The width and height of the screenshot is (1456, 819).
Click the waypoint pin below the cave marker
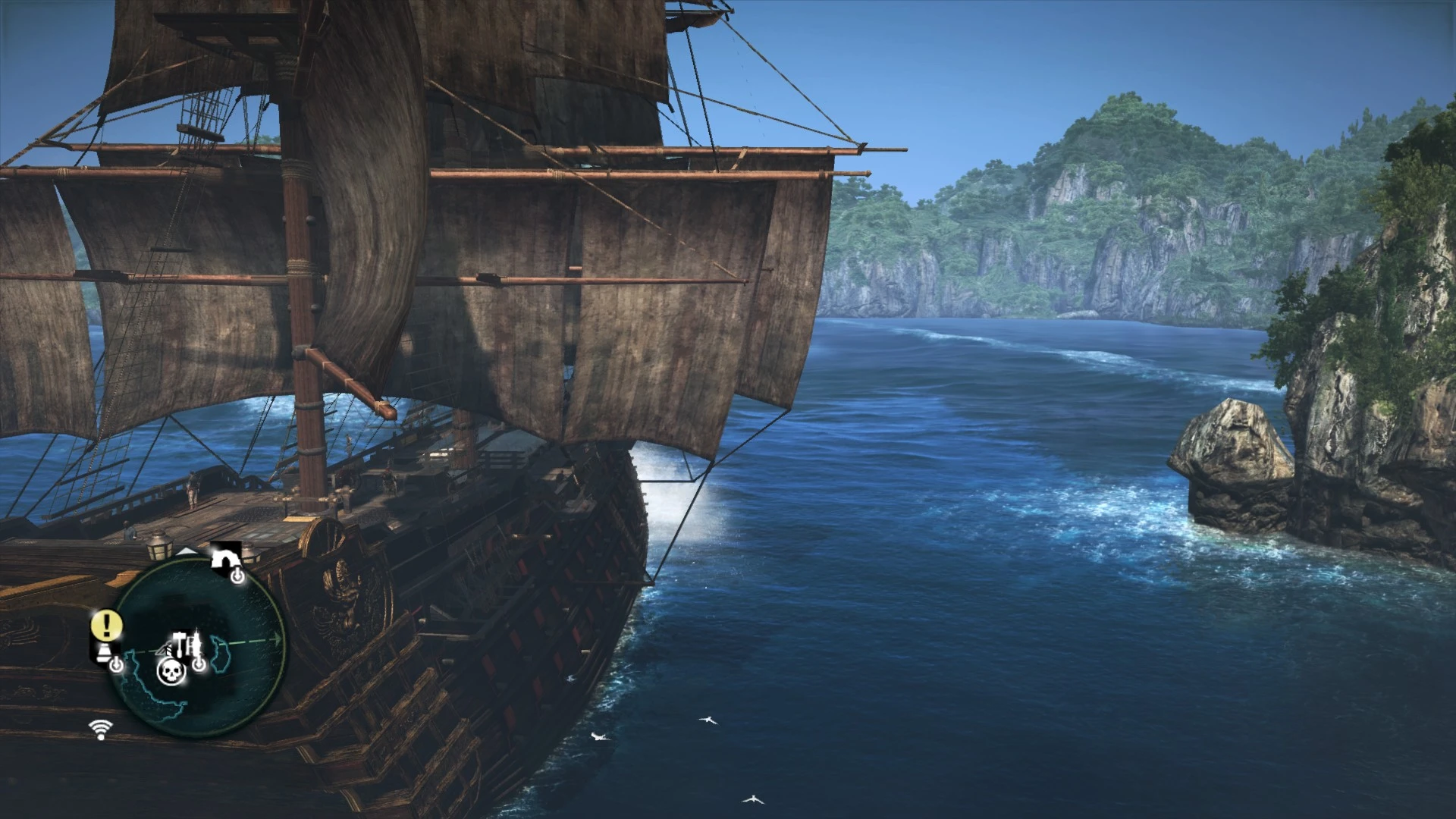pyautogui.click(x=238, y=575)
